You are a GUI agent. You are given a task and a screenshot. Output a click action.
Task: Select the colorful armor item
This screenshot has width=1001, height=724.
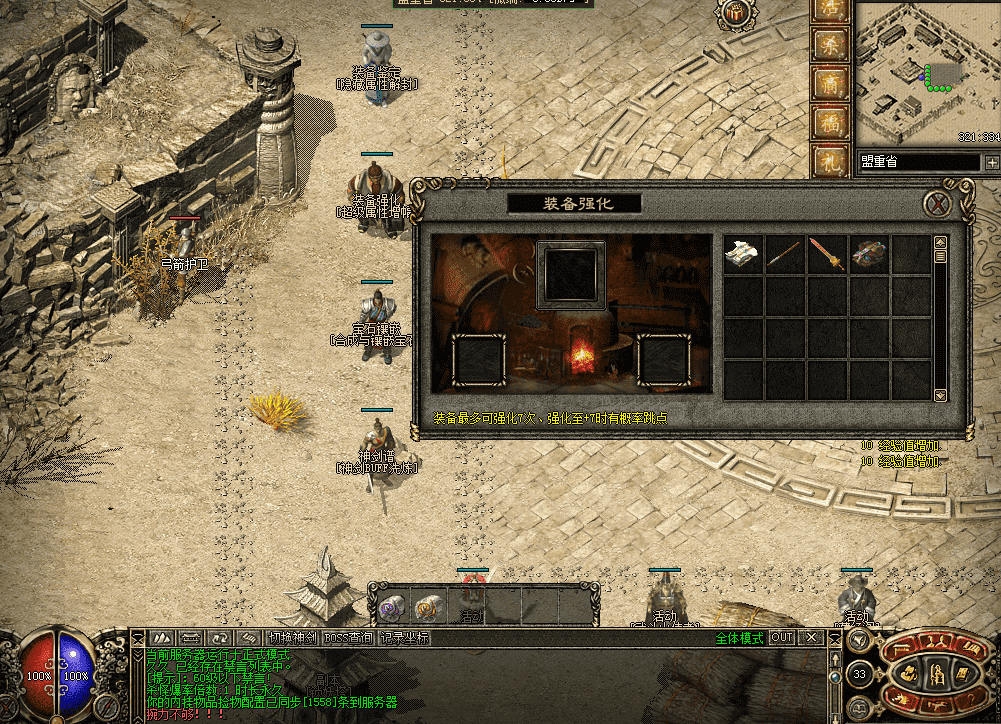pyautogui.click(x=869, y=254)
